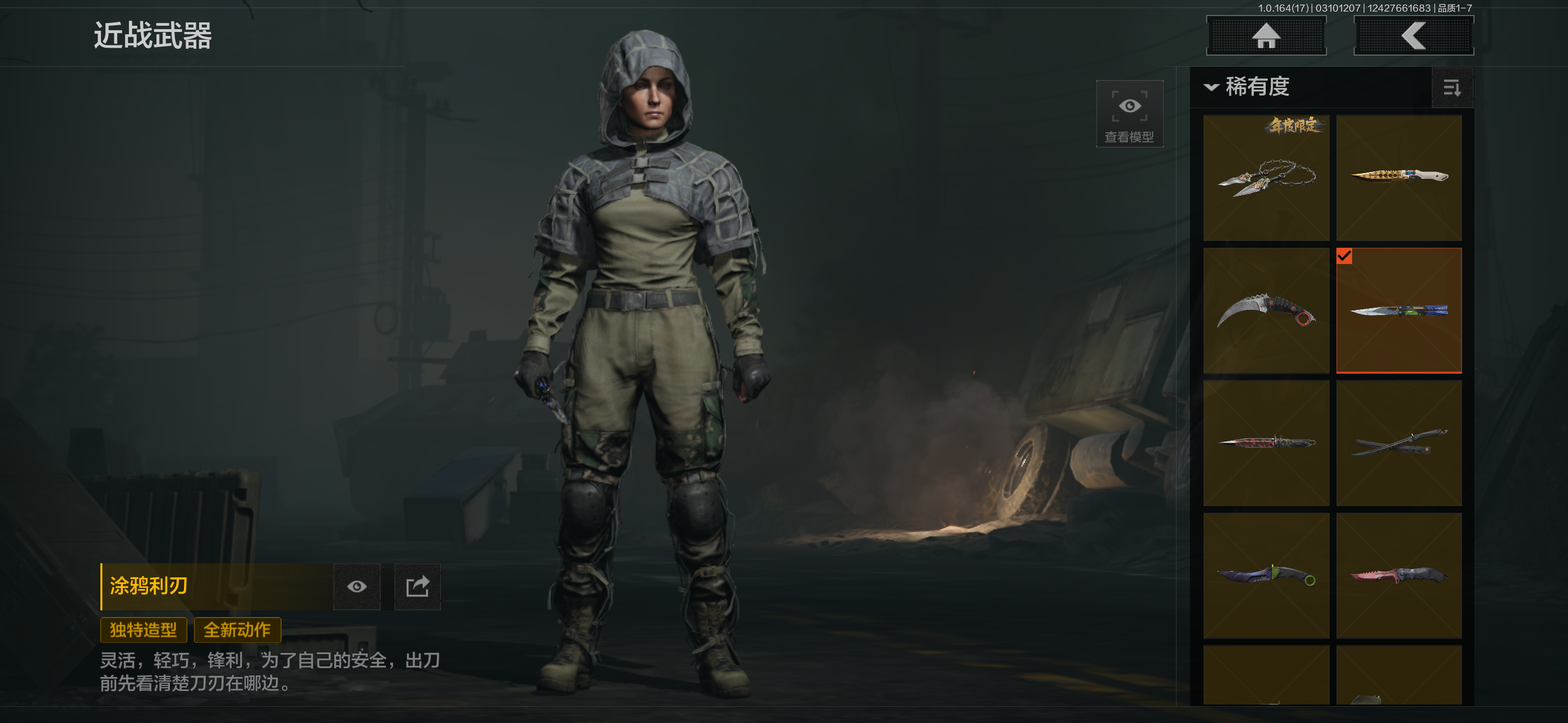Toggle the sort order icon
The width and height of the screenshot is (1568, 723).
coord(1452,88)
